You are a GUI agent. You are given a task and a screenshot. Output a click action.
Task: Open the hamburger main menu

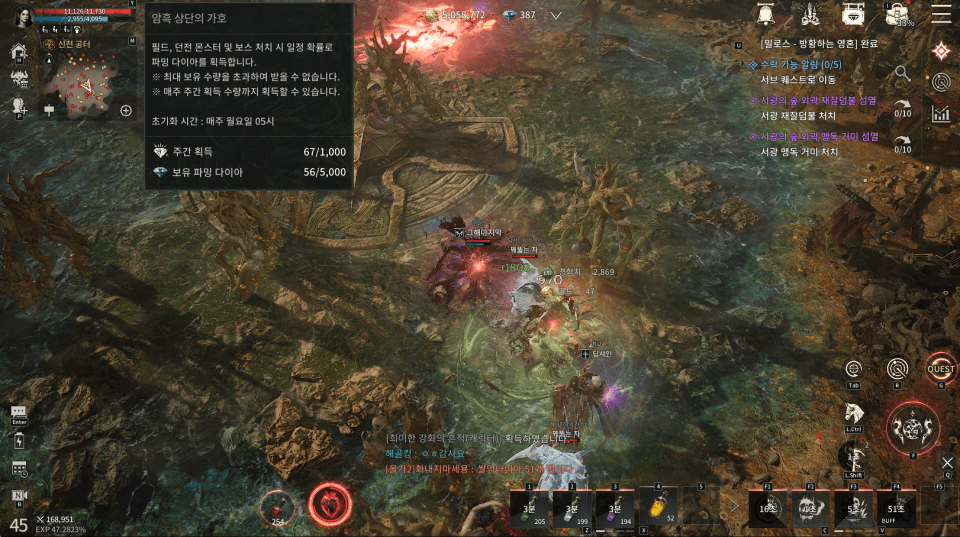click(x=941, y=14)
